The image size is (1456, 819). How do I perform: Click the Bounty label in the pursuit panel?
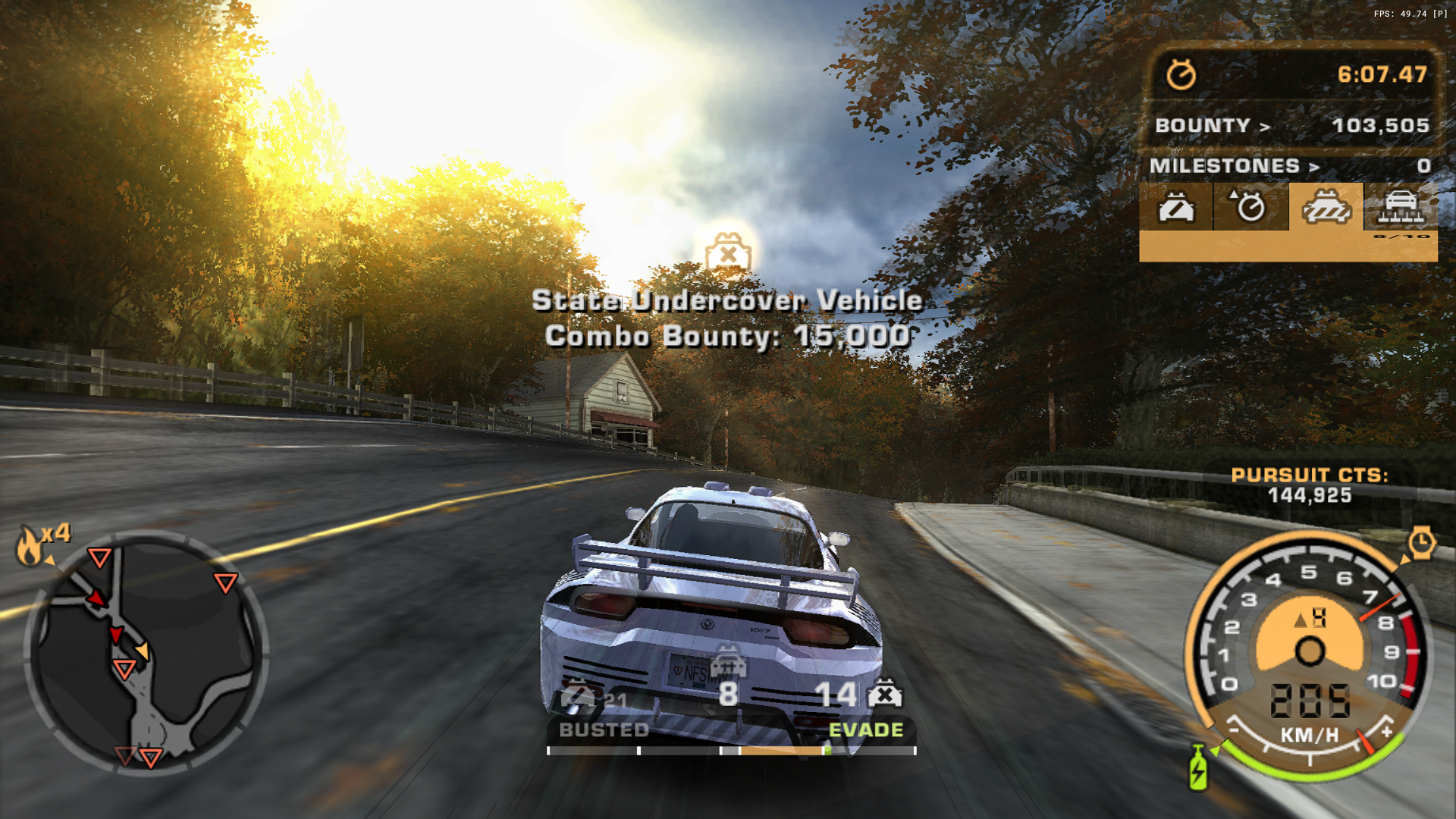pyautogui.click(x=1211, y=126)
